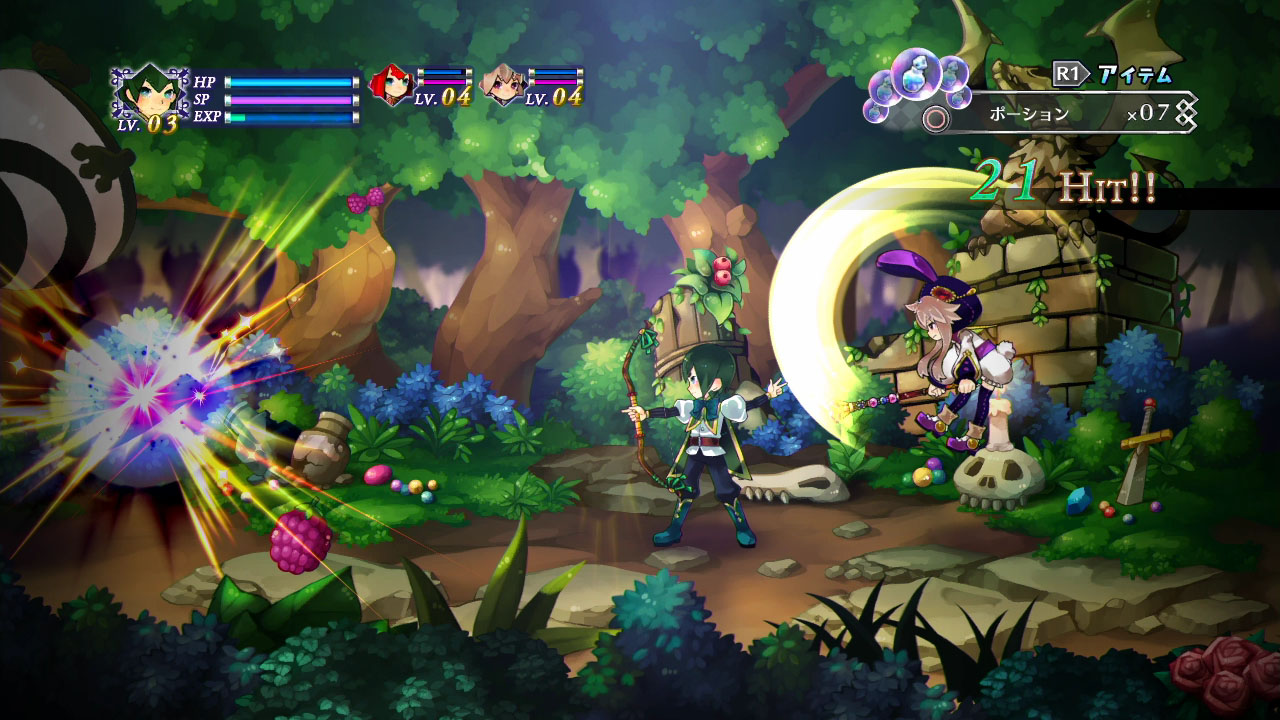The image size is (1280, 720).
Task: Click the EXP progress bar
Action: [290, 118]
